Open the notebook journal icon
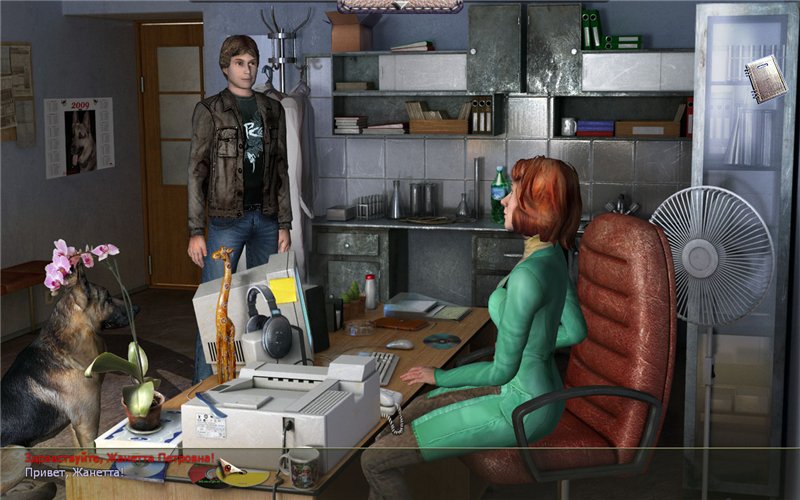This screenshot has height=500, width=800. point(765,79)
